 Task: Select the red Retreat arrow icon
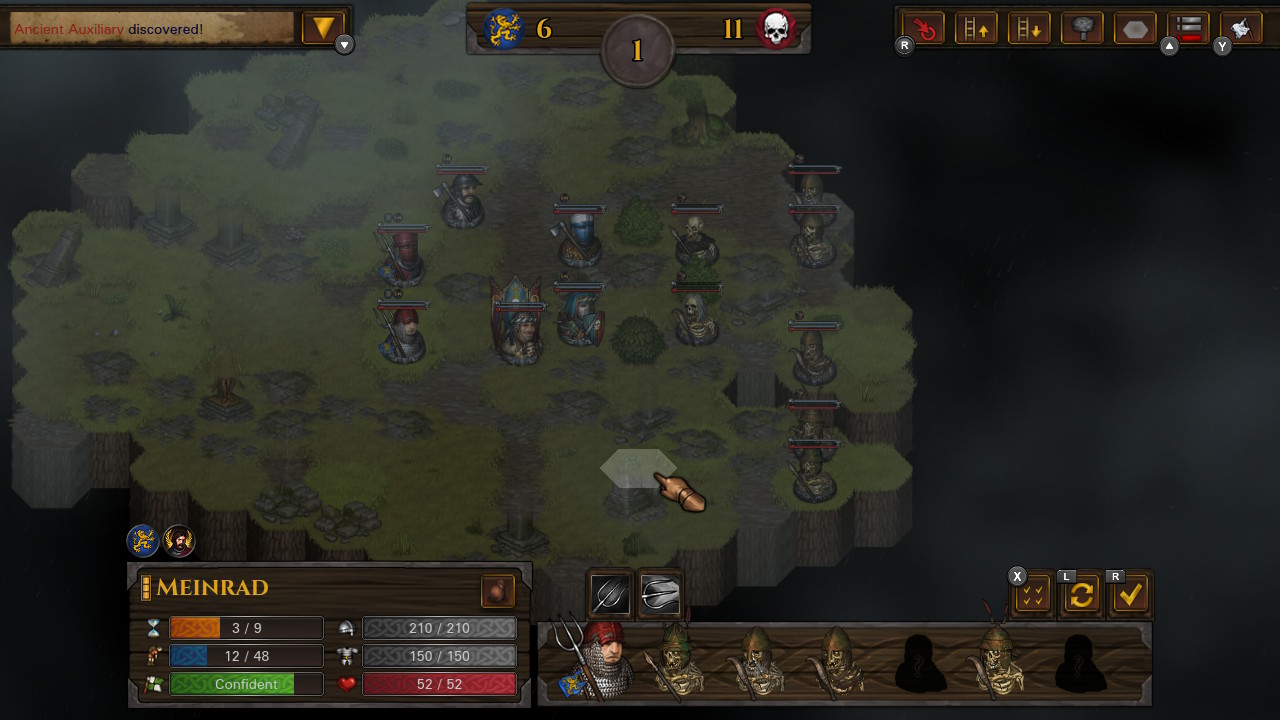(x=922, y=27)
